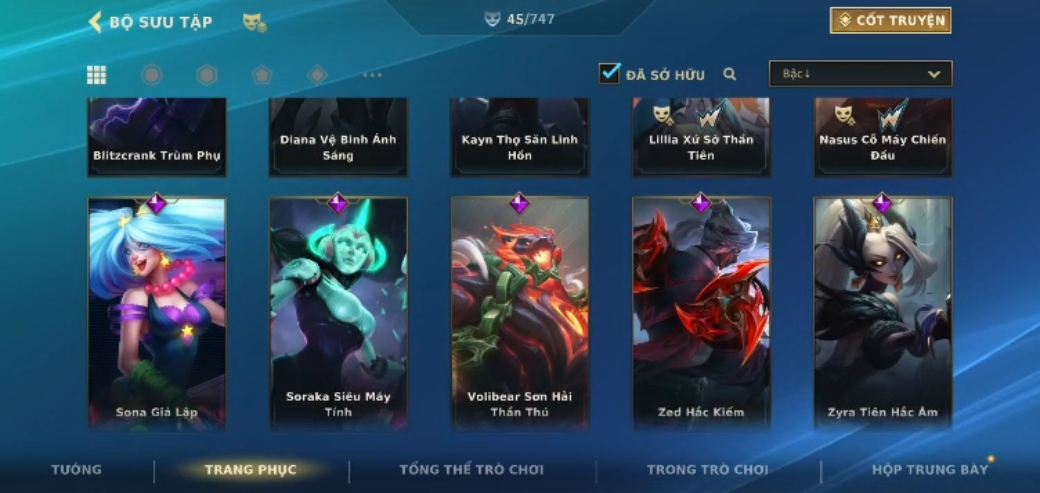The image size is (1040, 493).
Task: Select the Zyra Tiên Hắc Ám skin
Action: (x=882, y=312)
